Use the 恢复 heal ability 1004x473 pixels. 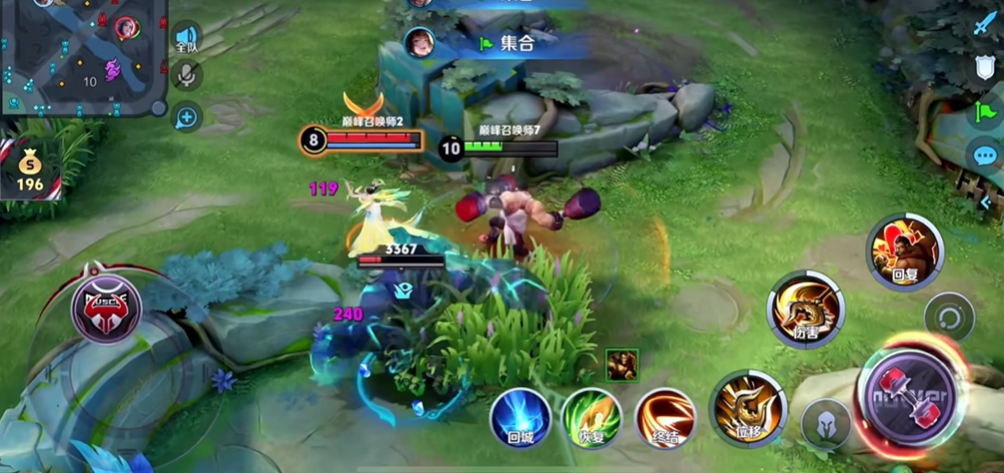[591, 417]
